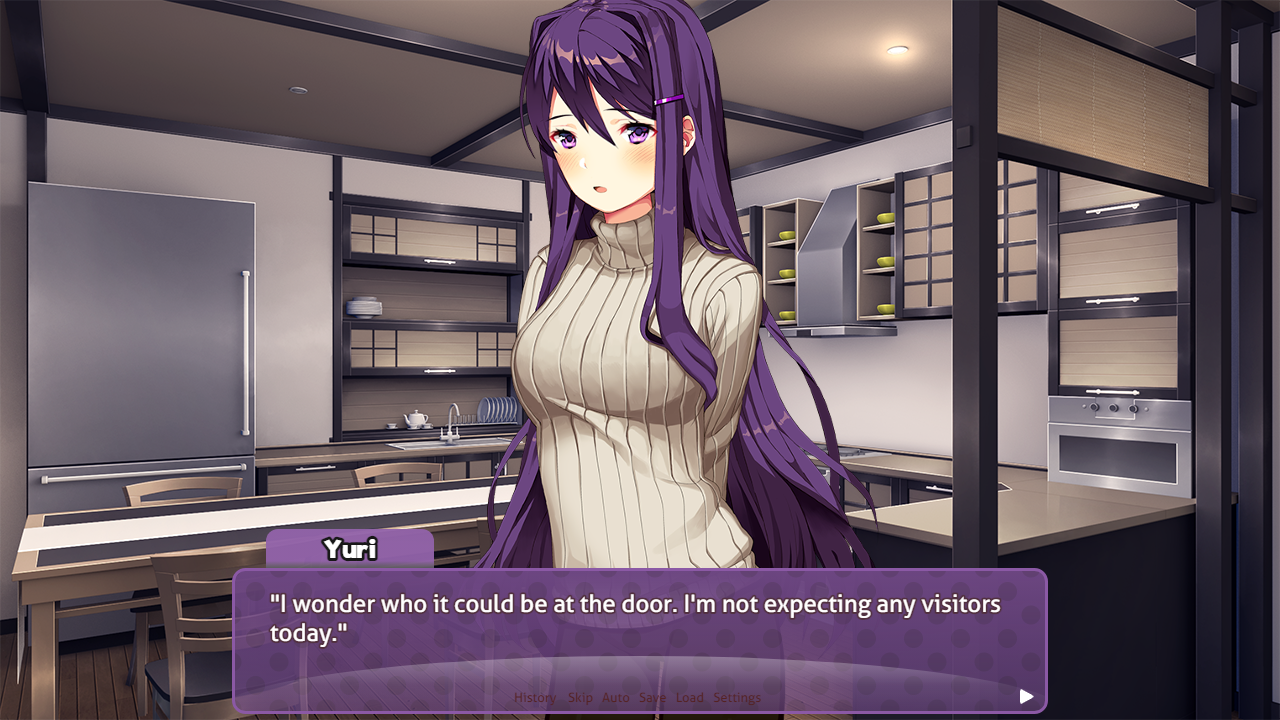Click the Load text link

[x=690, y=698]
